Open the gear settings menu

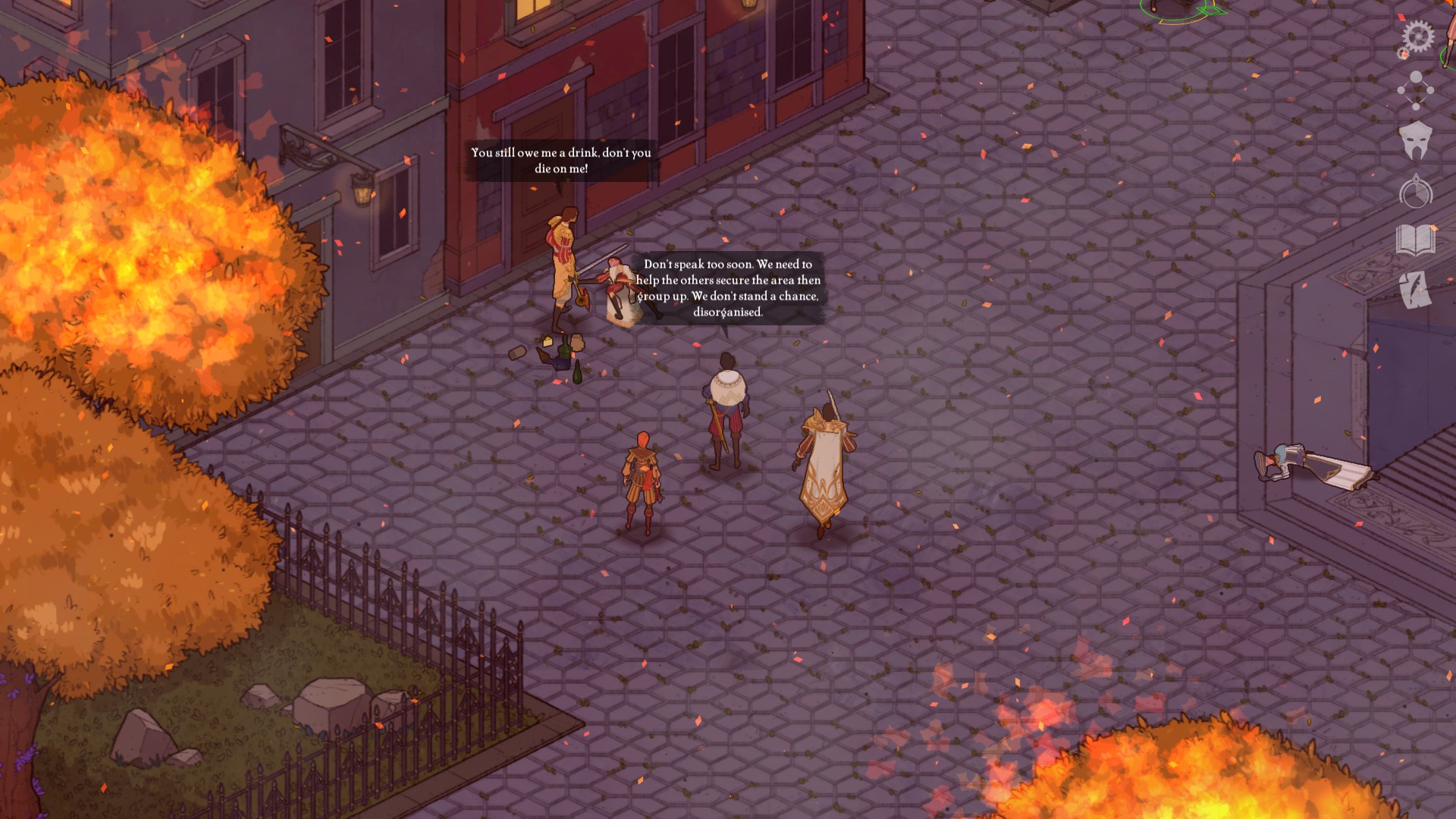coord(1417,36)
